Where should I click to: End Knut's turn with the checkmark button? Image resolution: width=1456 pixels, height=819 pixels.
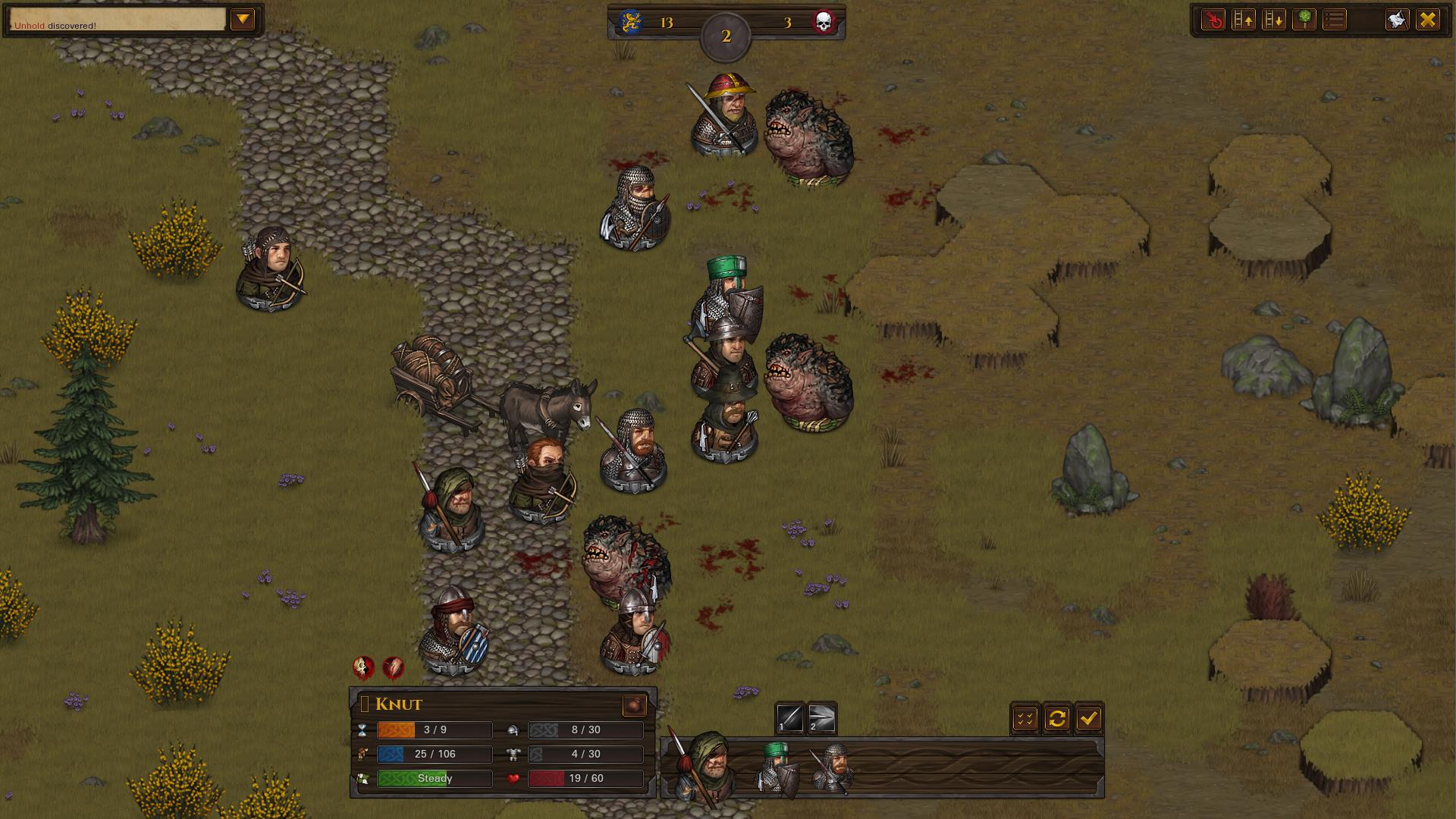[x=1091, y=718]
